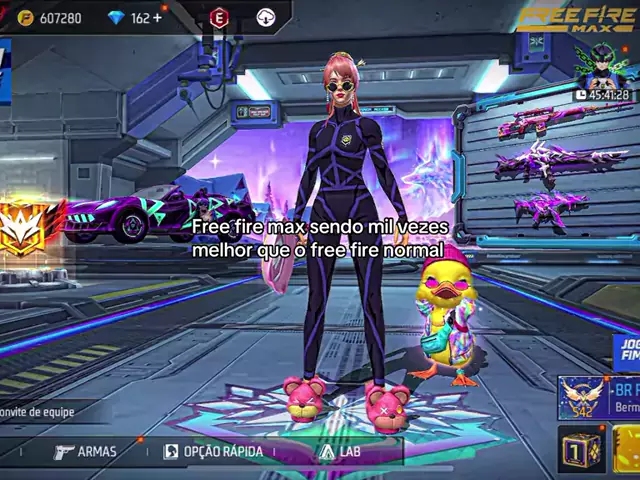Open the convite de equipe panel

coord(38,410)
